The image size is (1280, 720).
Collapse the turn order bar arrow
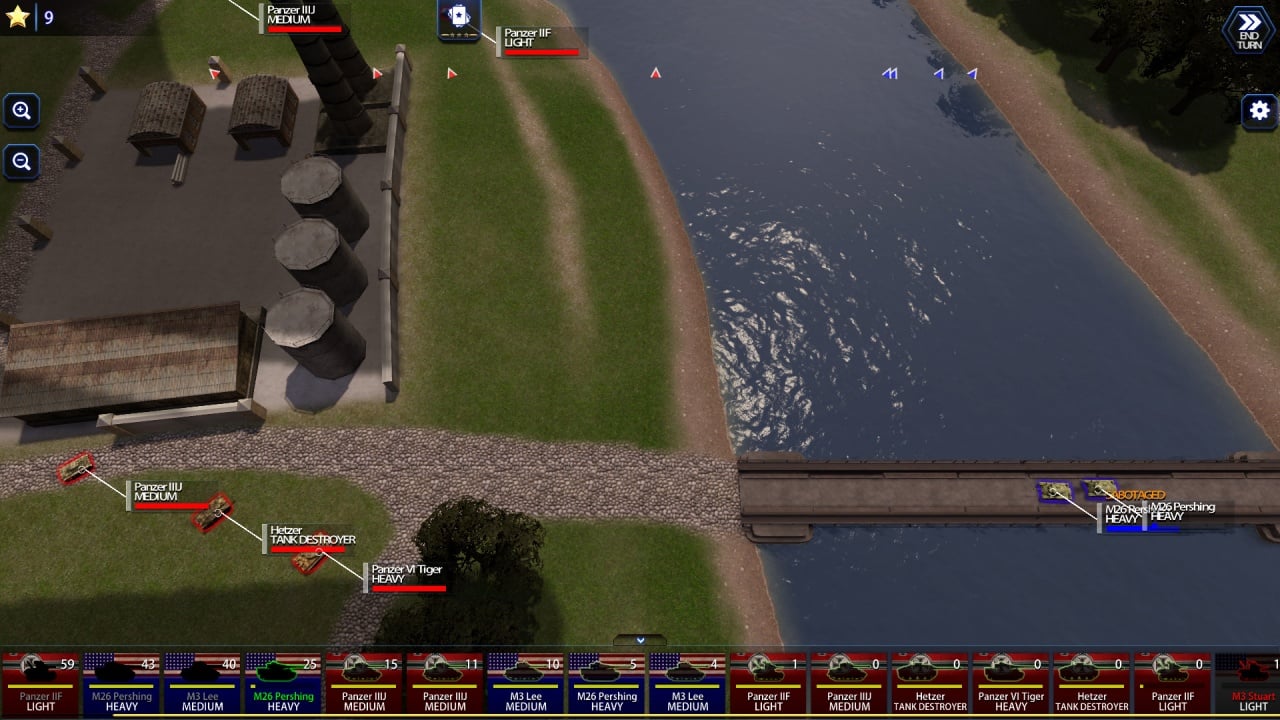639,640
